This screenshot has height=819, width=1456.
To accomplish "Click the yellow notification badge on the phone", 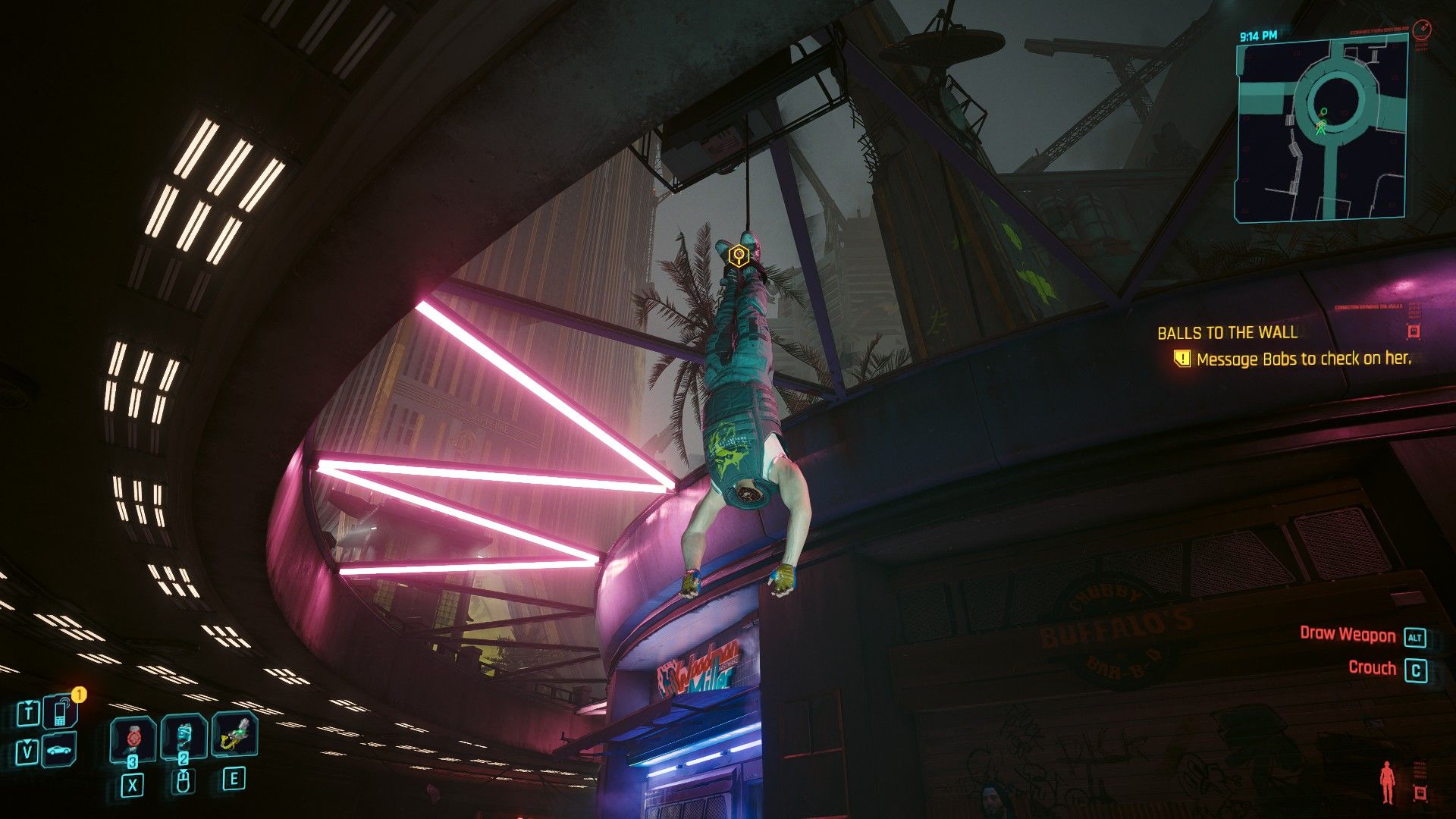I will point(79,694).
